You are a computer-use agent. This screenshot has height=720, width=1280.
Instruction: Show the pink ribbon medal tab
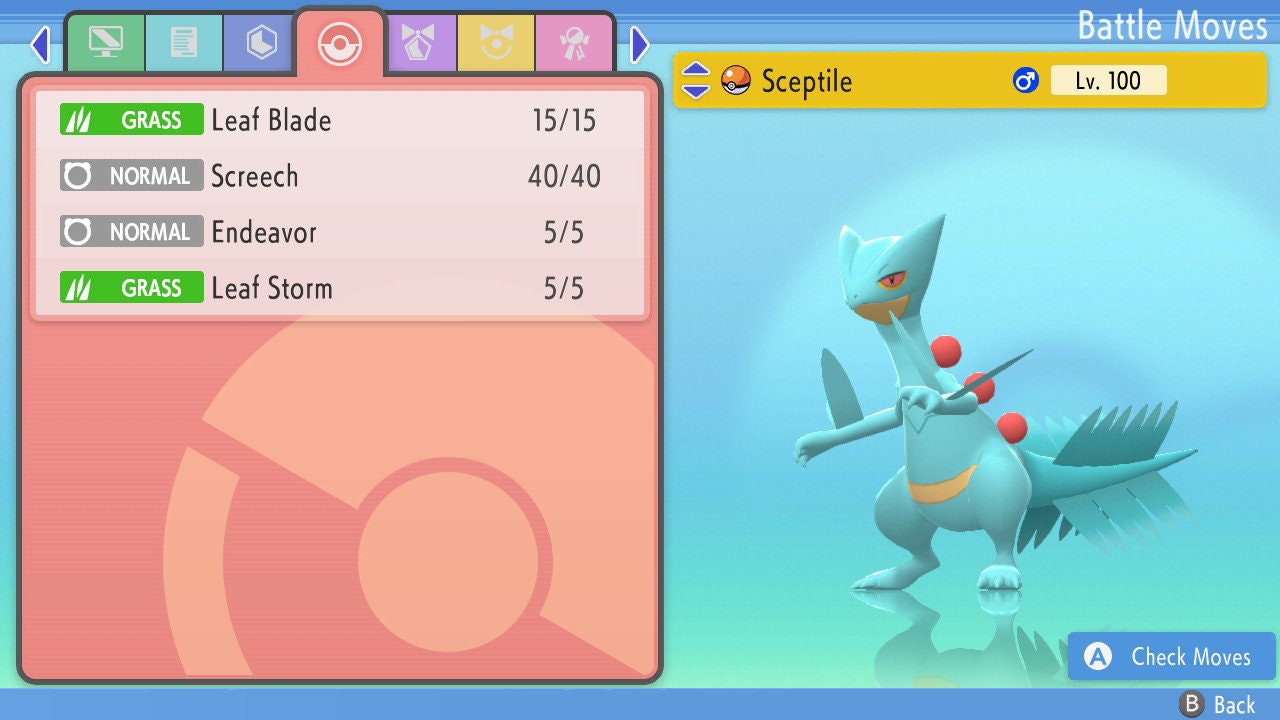(575, 43)
